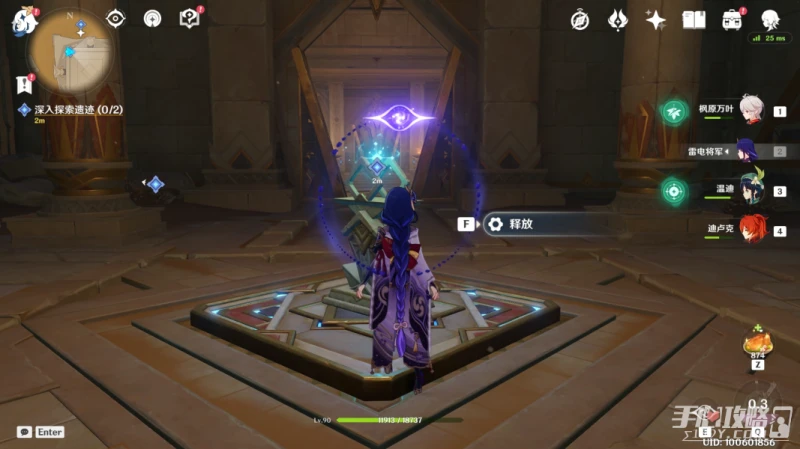800x449 pixels.
Task: Open the character head profile icon
Action: [770, 20]
